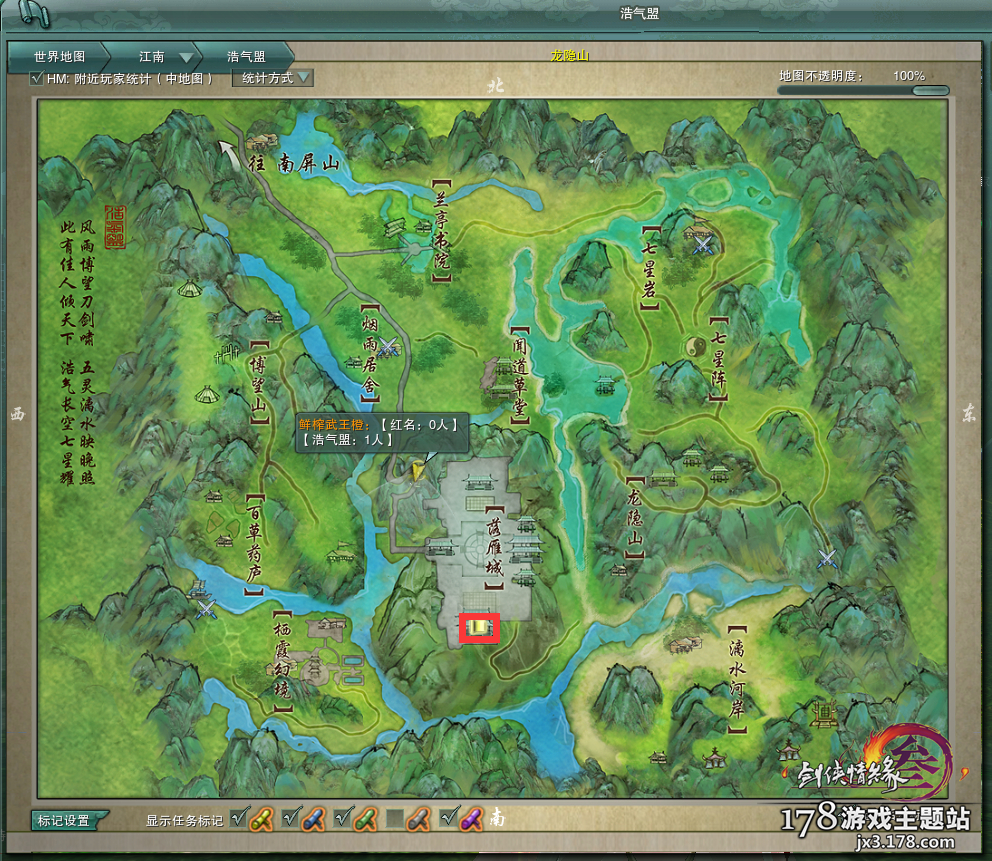
Task: Open the 统计方式 dropdown
Action: pyautogui.click(x=273, y=78)
